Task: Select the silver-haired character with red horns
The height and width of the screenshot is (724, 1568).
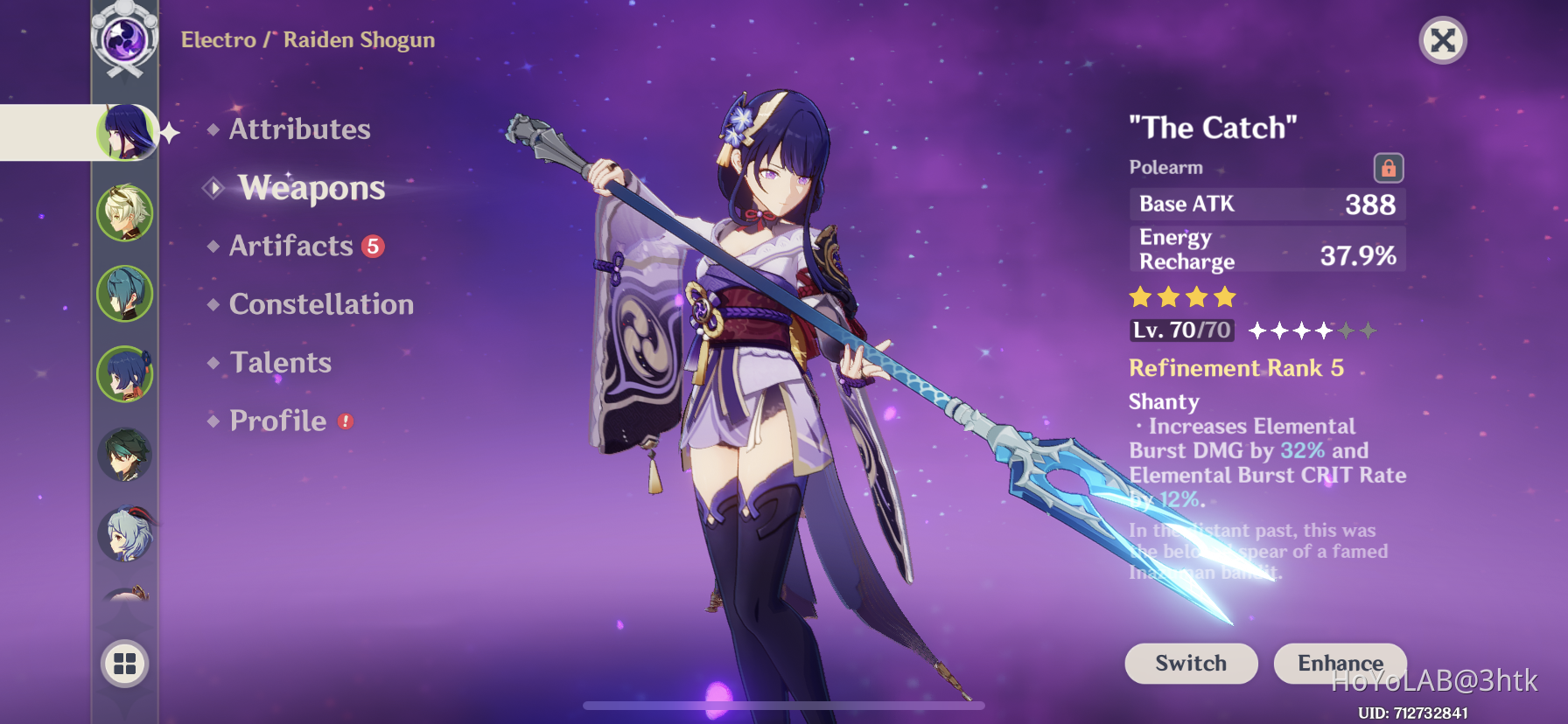Action: point(125,534)
